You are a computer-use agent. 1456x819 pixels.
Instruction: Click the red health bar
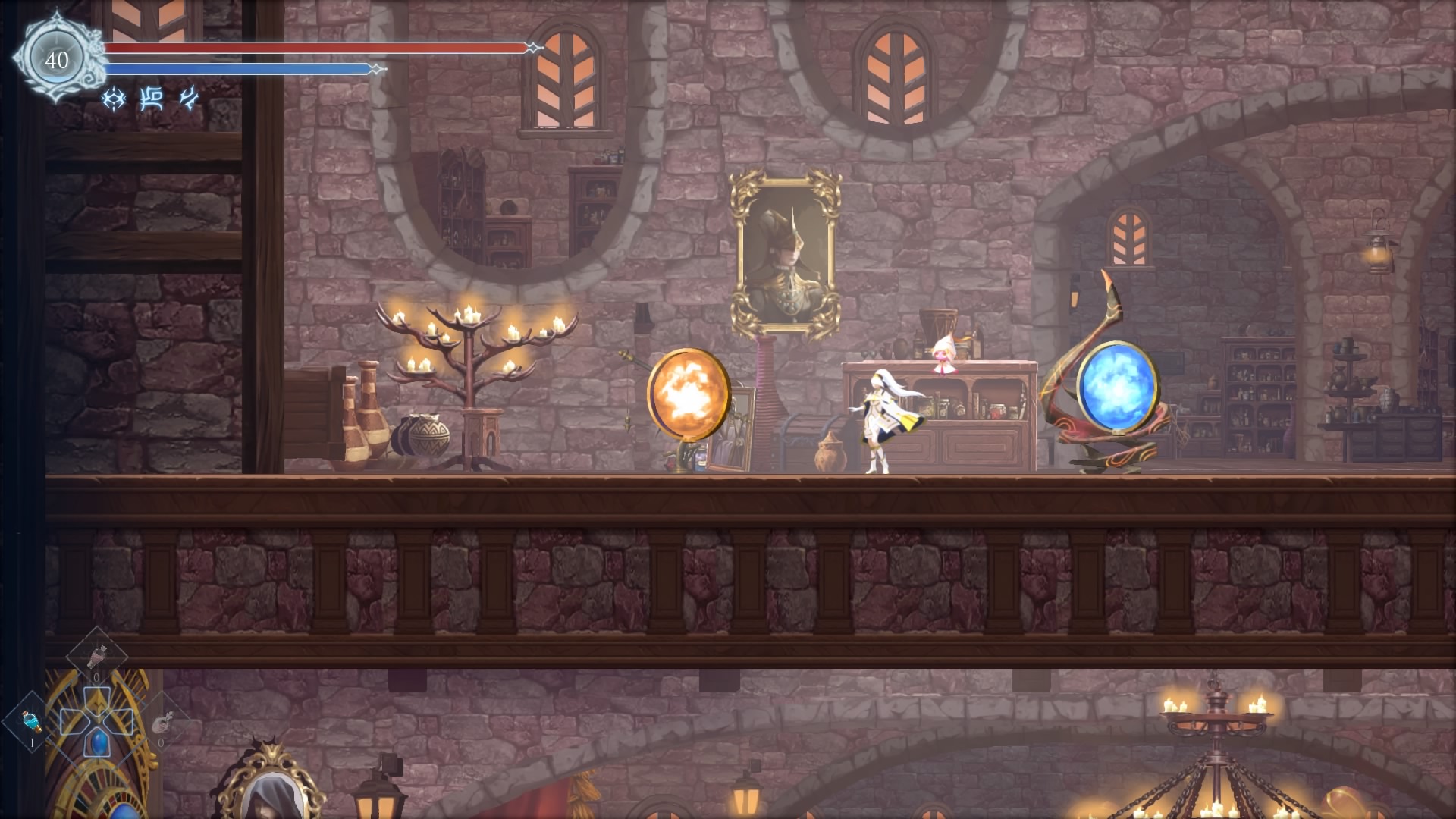click(x=318, y=48)
